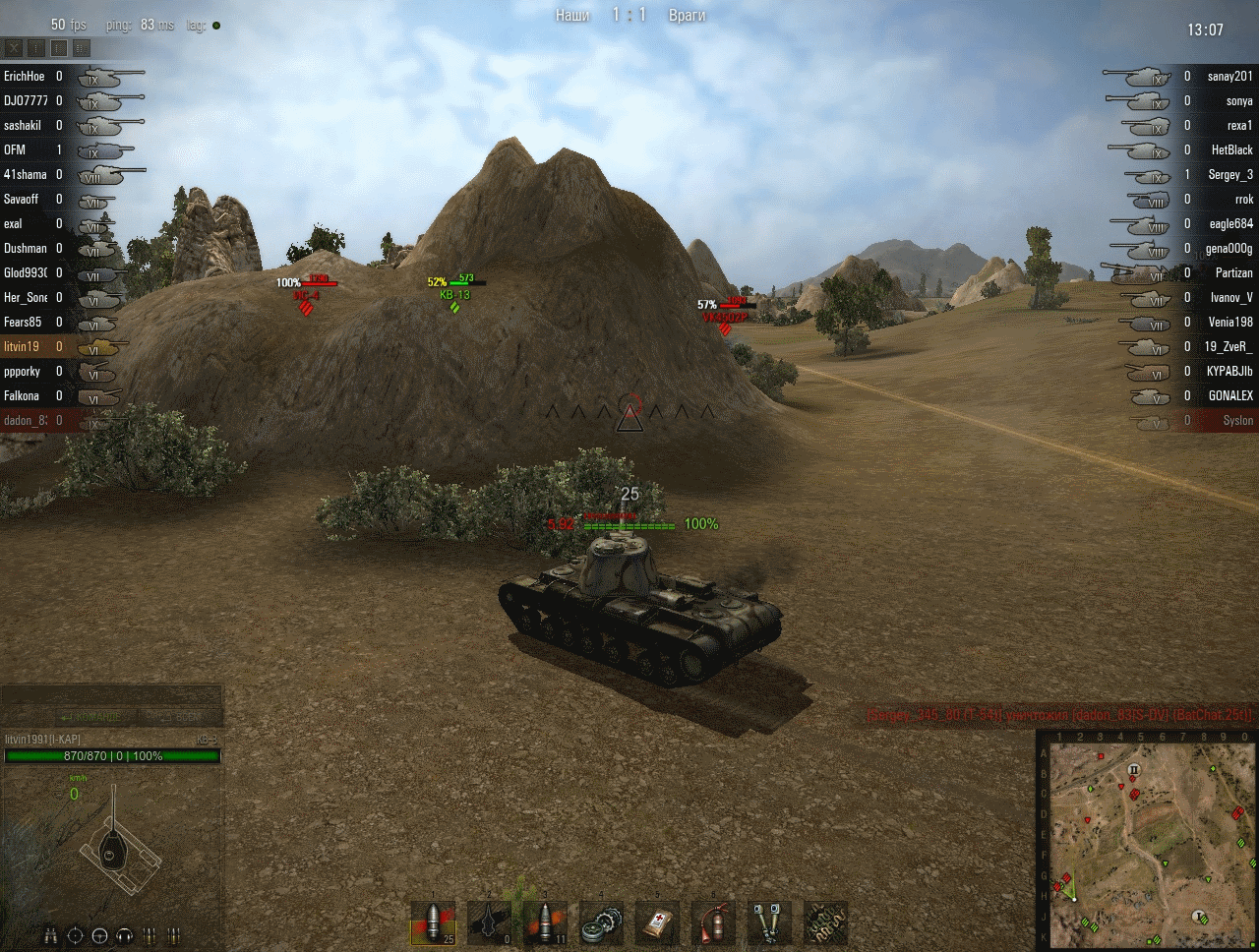This screenshot has width=1259, height=952.
Task: Select the shell slot with 11 rounds
Action: pos(546,924)
